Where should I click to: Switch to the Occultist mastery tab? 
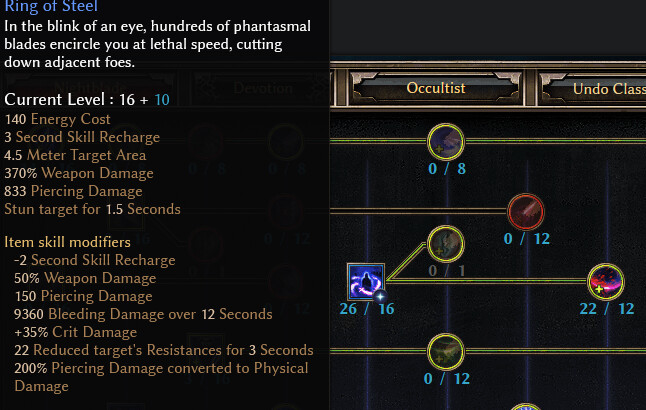pyautogui.click(x=436, y=88)
